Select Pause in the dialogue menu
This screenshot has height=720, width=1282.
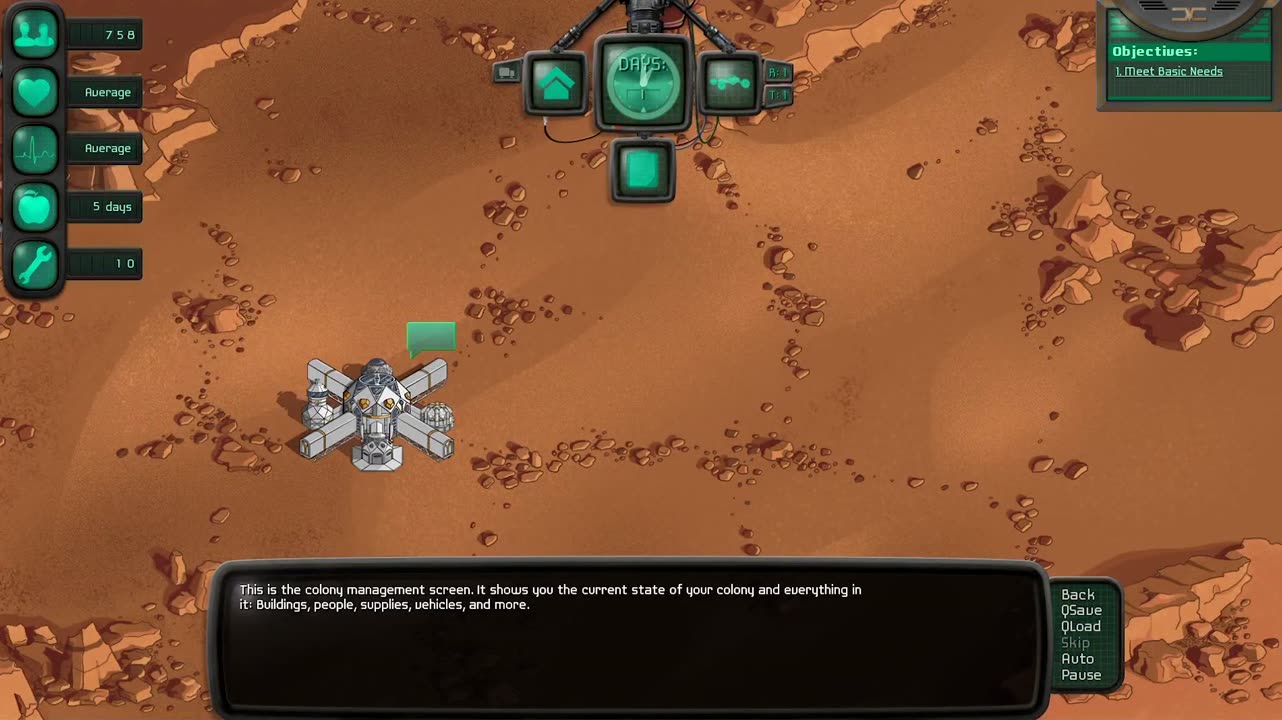[x=1081, y=675]
